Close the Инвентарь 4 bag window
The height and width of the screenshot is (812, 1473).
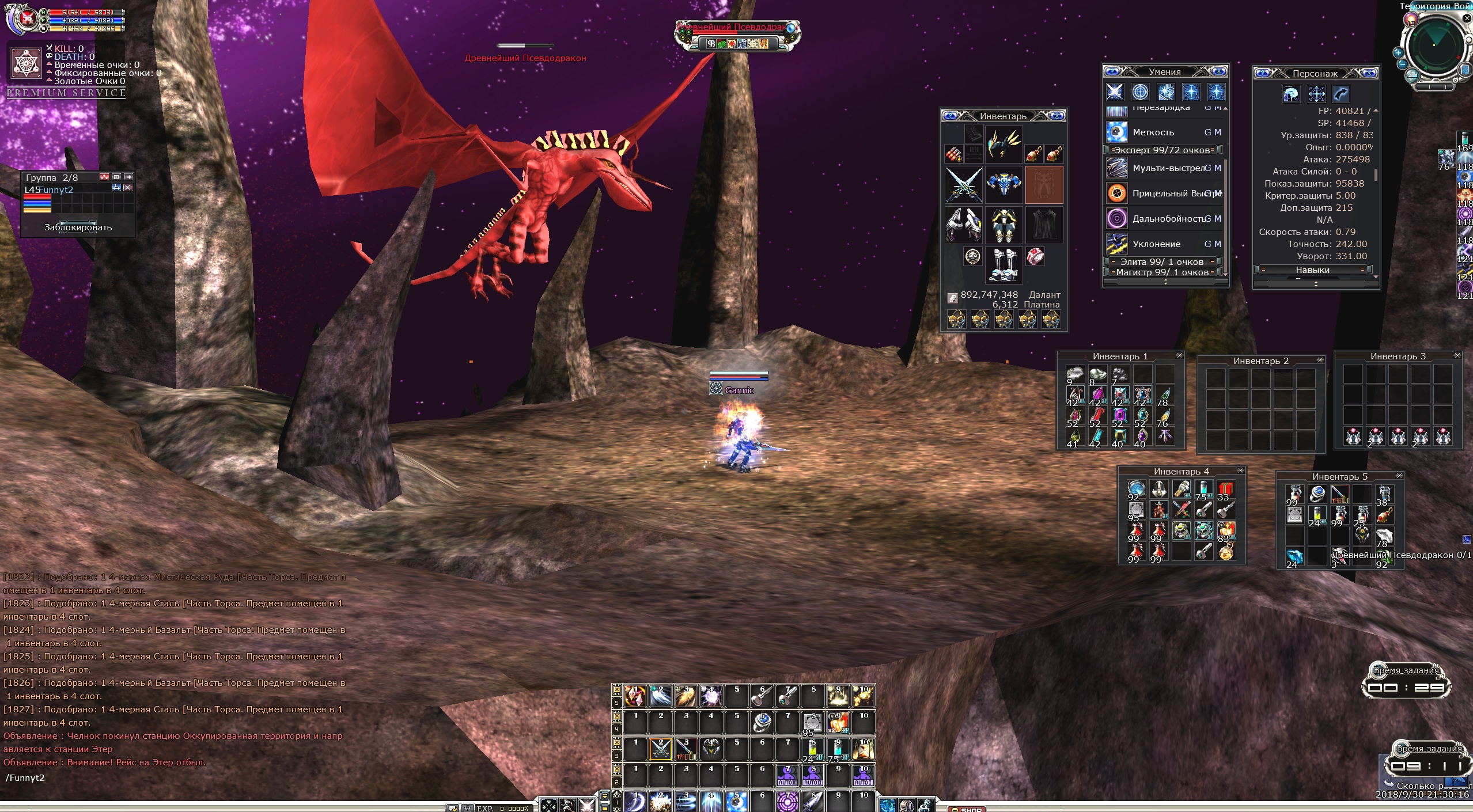point(1240,470)
